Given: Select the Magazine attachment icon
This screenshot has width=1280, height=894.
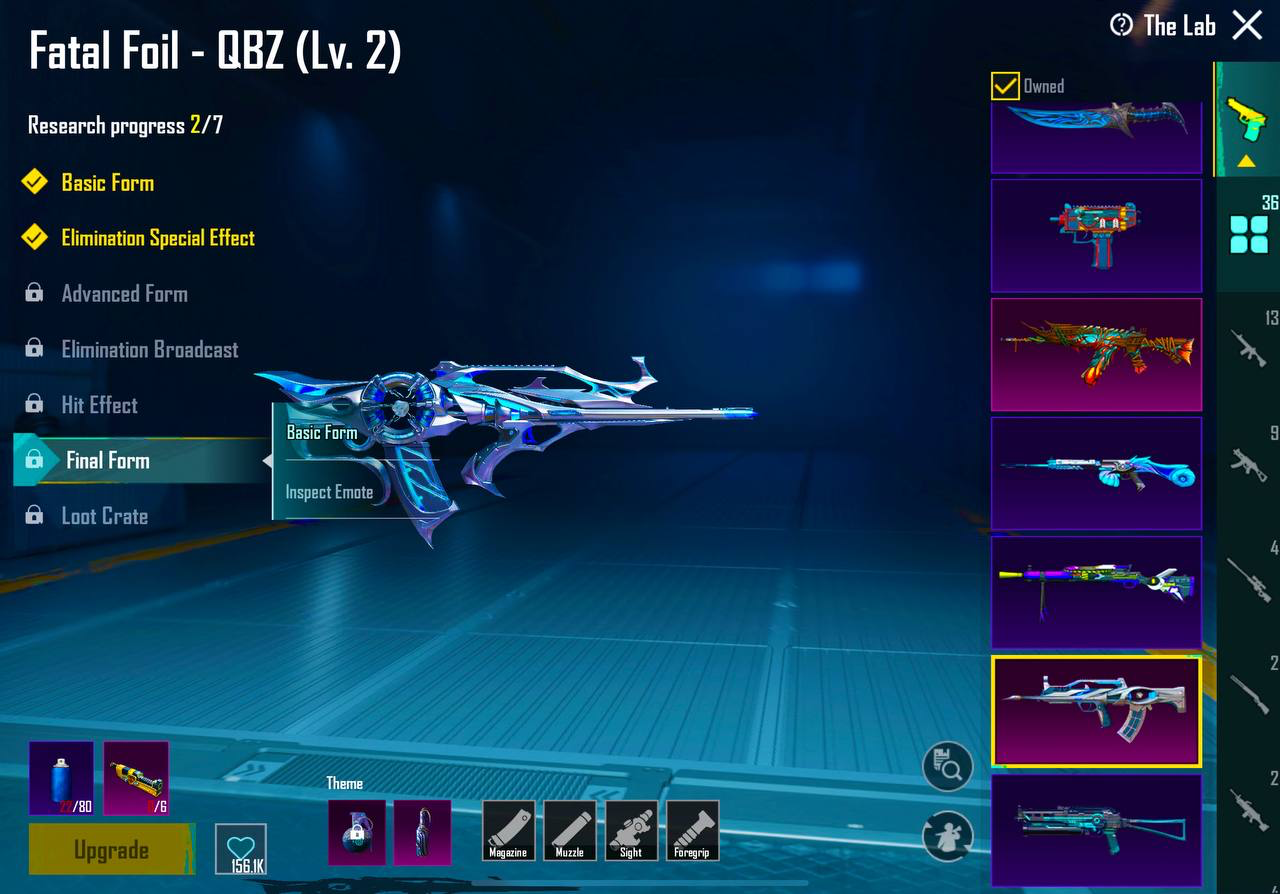Looking at the screenshot, I should [508, 831].
